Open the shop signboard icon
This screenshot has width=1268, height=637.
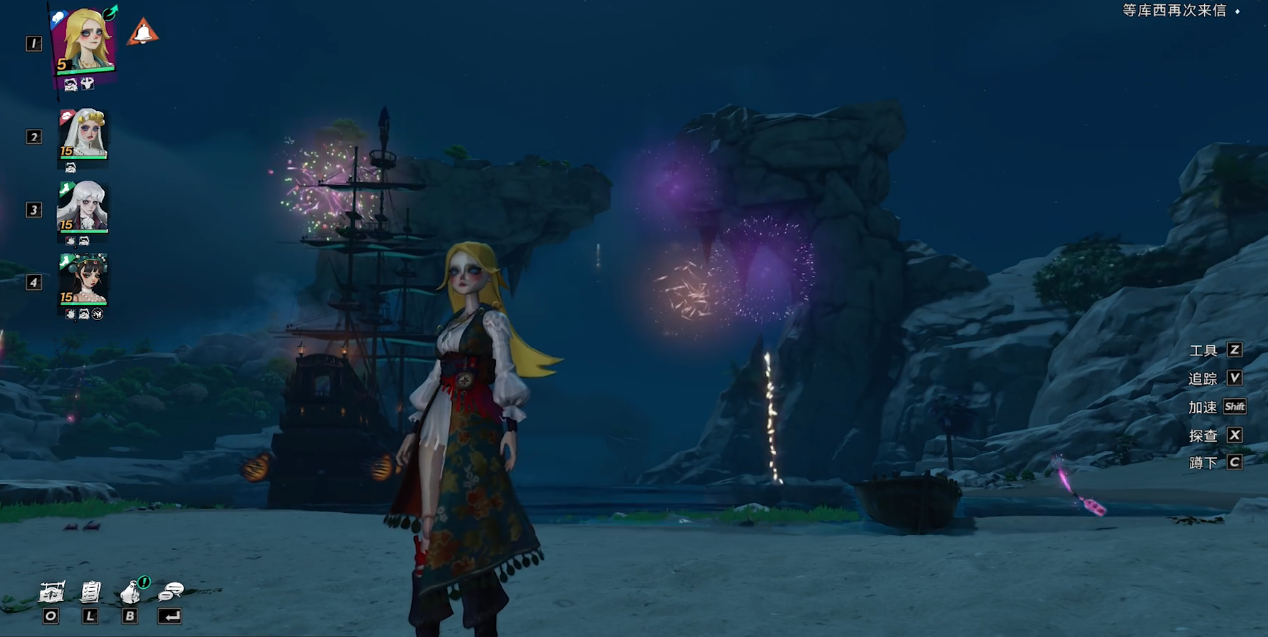click(x=52, y=592)
